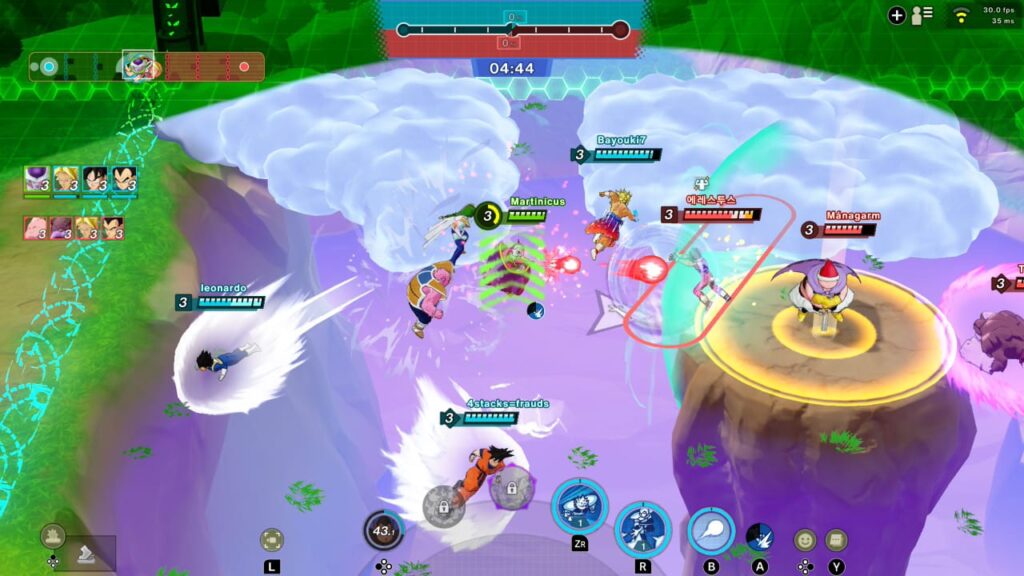Viewport: 1024px width, 576px height.
Task: Select the pink Majin Buu enemy portrait
Action: click(x=37, y=228)
